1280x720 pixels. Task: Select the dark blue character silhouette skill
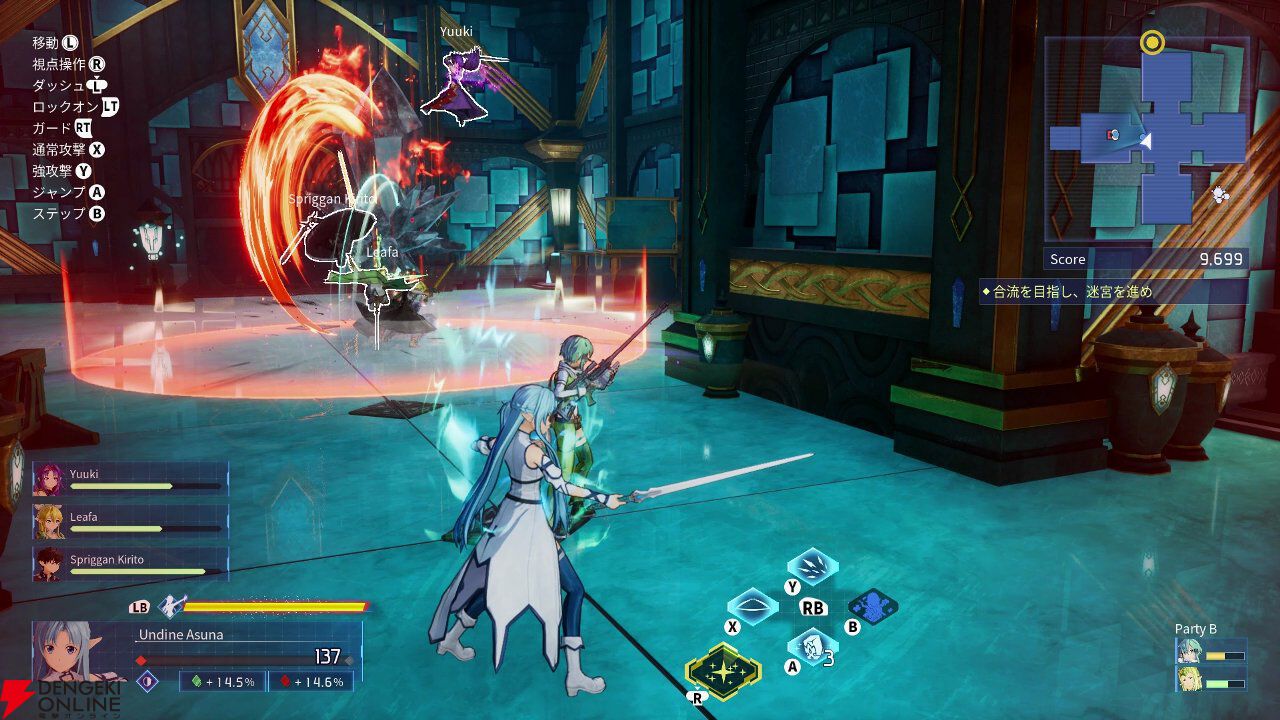pos(872,606)
